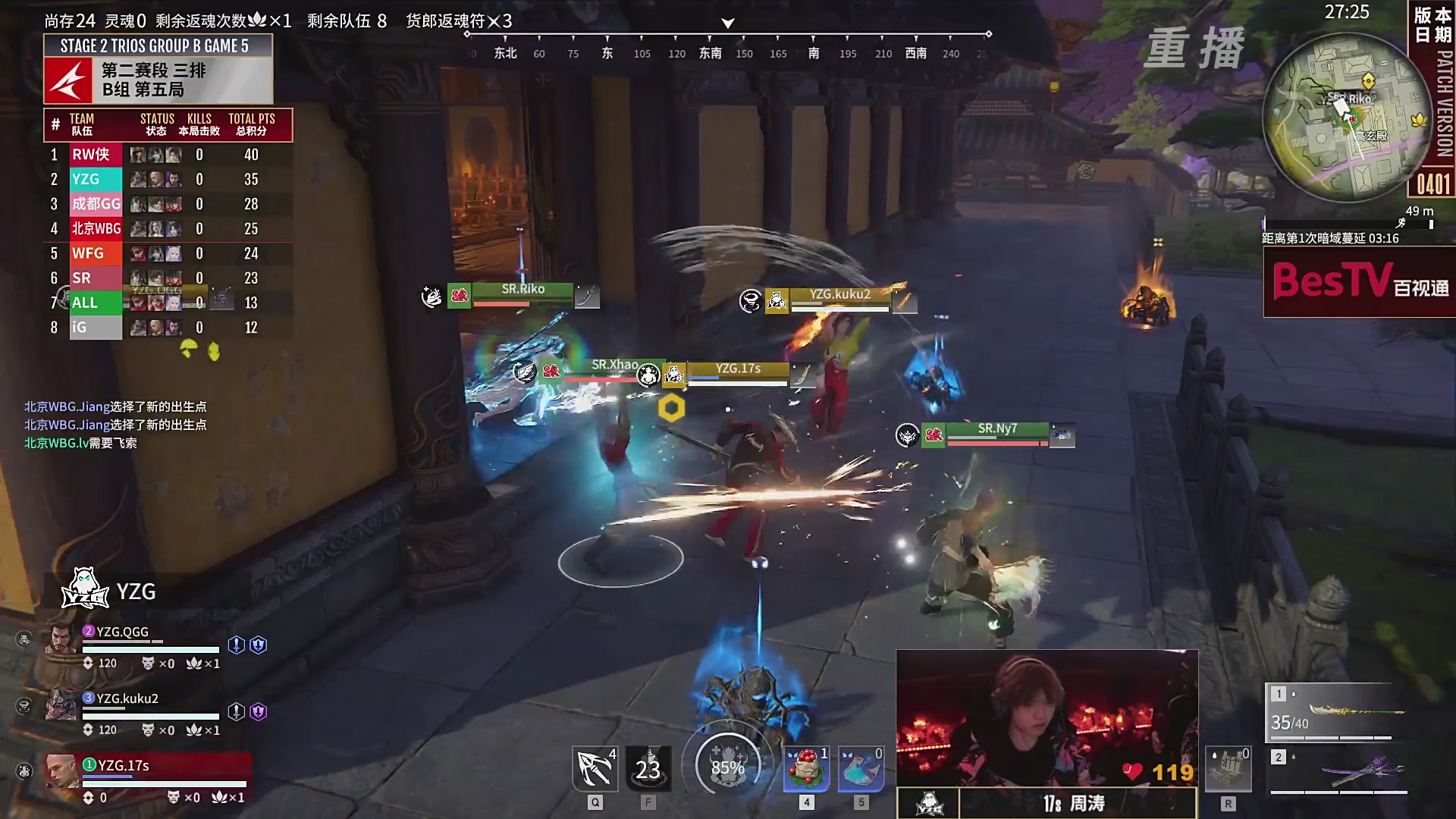Expand the diamond marker on the compass strip
1456x819 pixels.
[x=988, y=33]
